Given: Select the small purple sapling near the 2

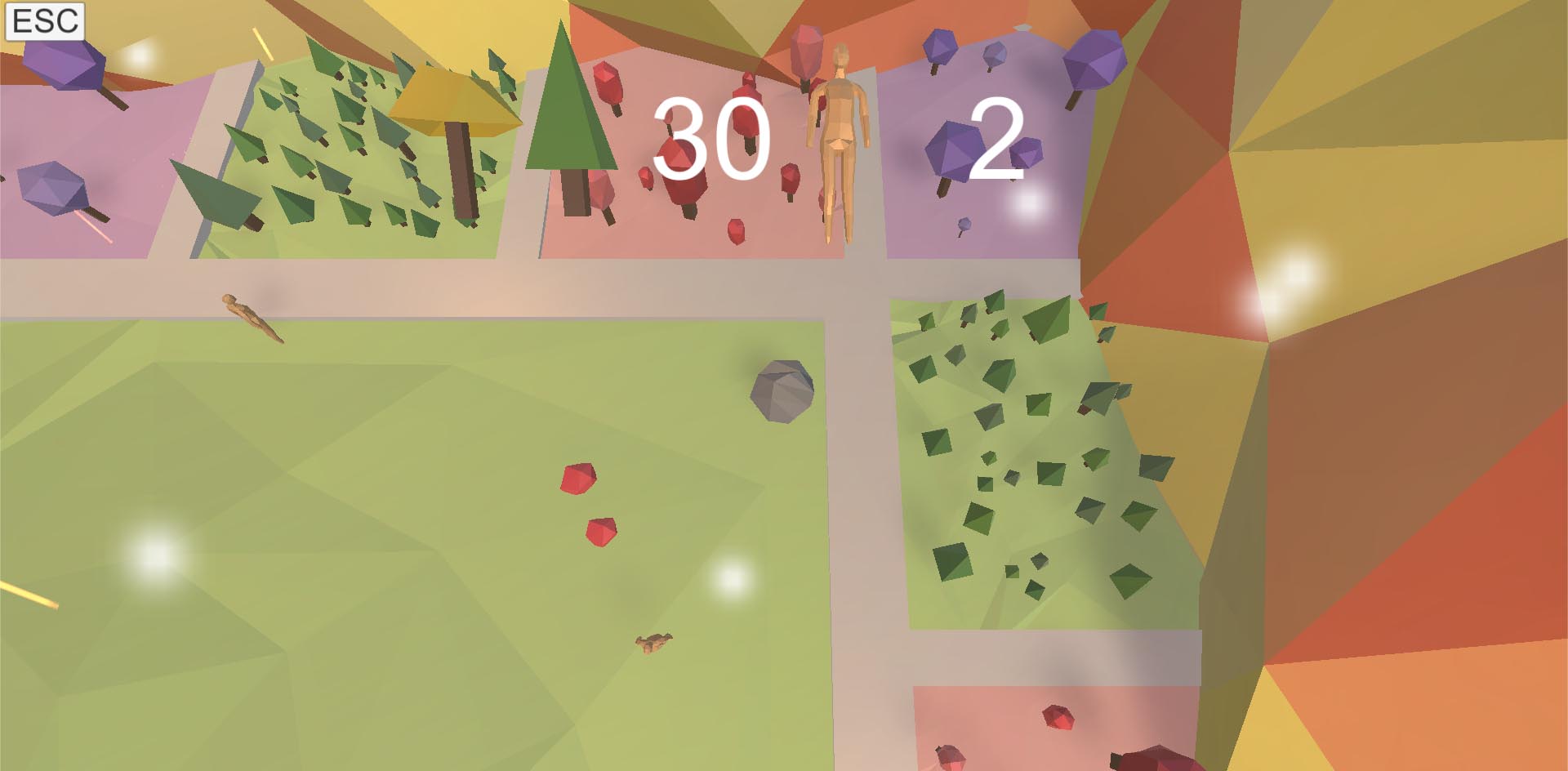Looking at the screenshot, I should [x=964, y=222].
